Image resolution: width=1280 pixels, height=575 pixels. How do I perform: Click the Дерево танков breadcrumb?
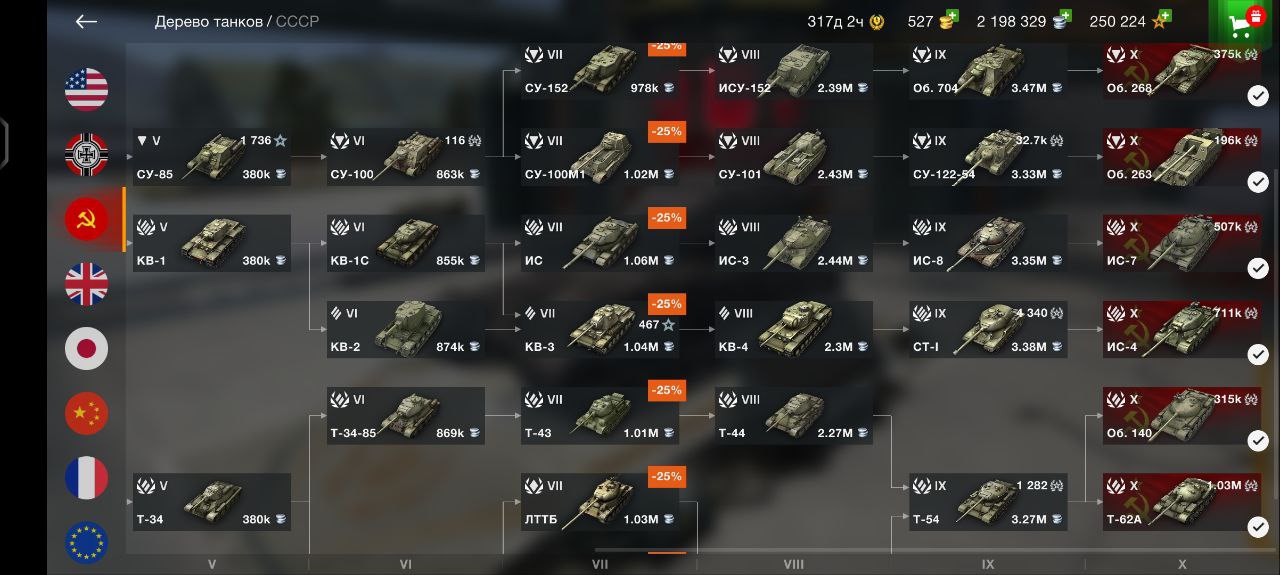(208, 21)
